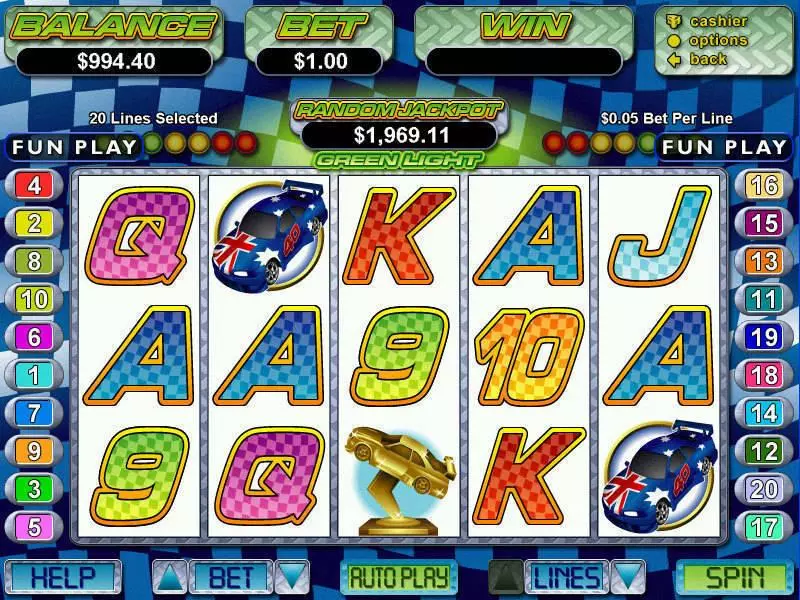Choose payline 1 marker
Image resolution: width=800 pixels, height=600 pixels.
[35, 375]
